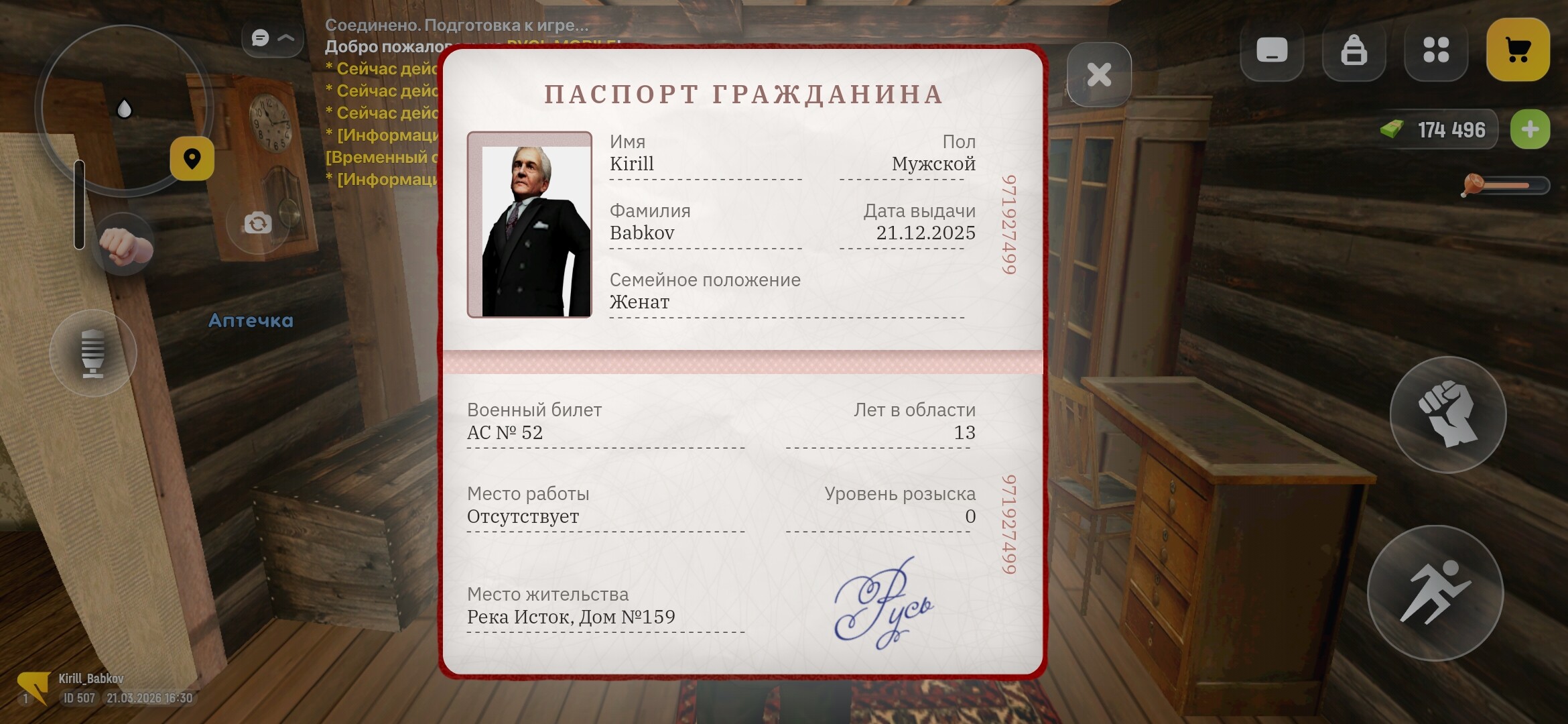Viewport: 1568px width, 724px height.
Task: Close the passport with the X button
Action: pos(1099,74)
